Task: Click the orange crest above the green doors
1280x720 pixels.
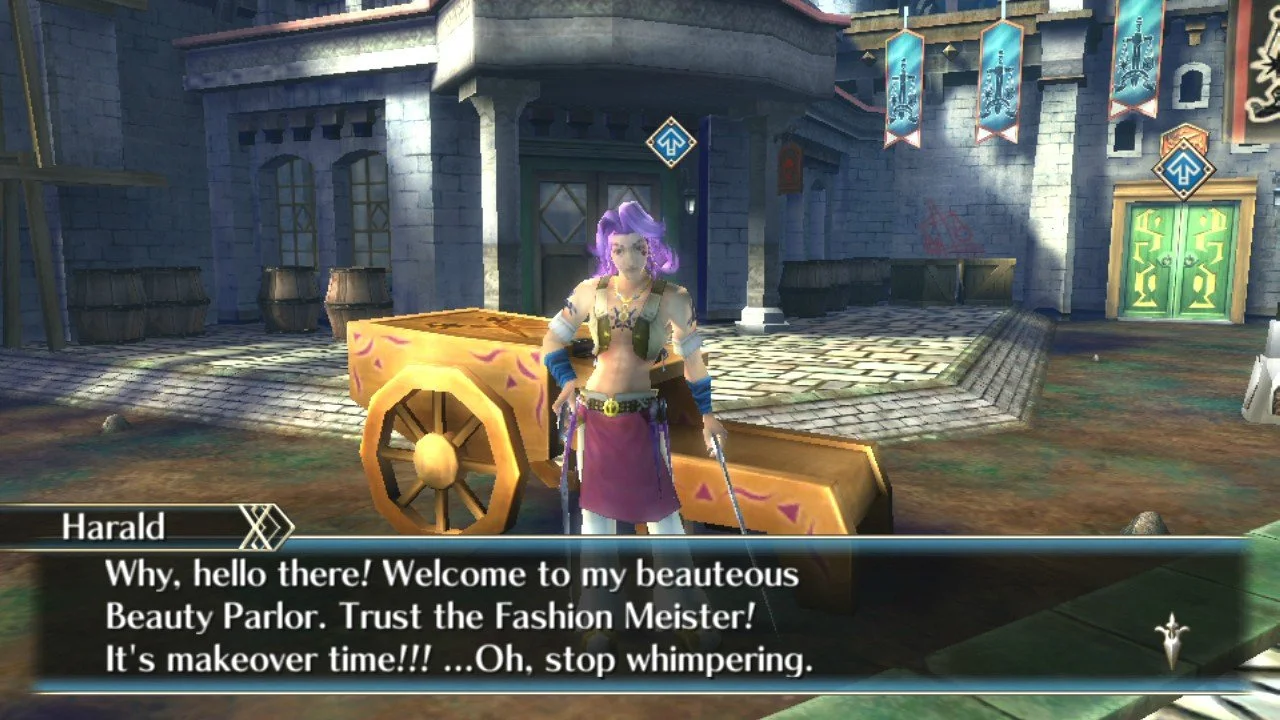Action: coord(1183,131)
